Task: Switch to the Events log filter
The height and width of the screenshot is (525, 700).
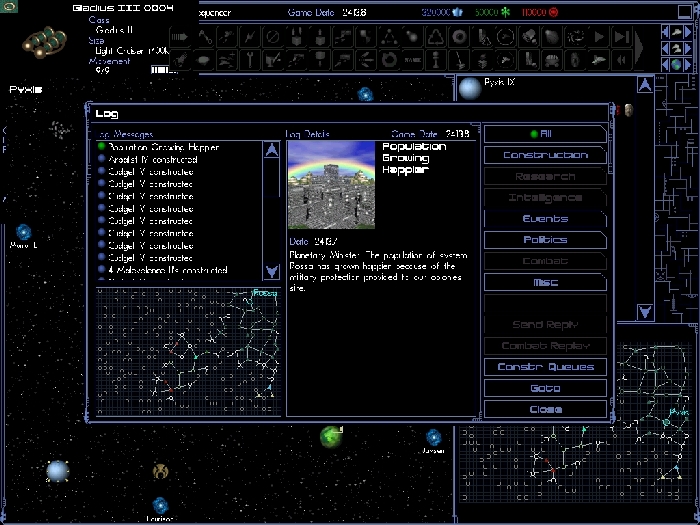Action: pyautogui.click(x=545, y=218)
